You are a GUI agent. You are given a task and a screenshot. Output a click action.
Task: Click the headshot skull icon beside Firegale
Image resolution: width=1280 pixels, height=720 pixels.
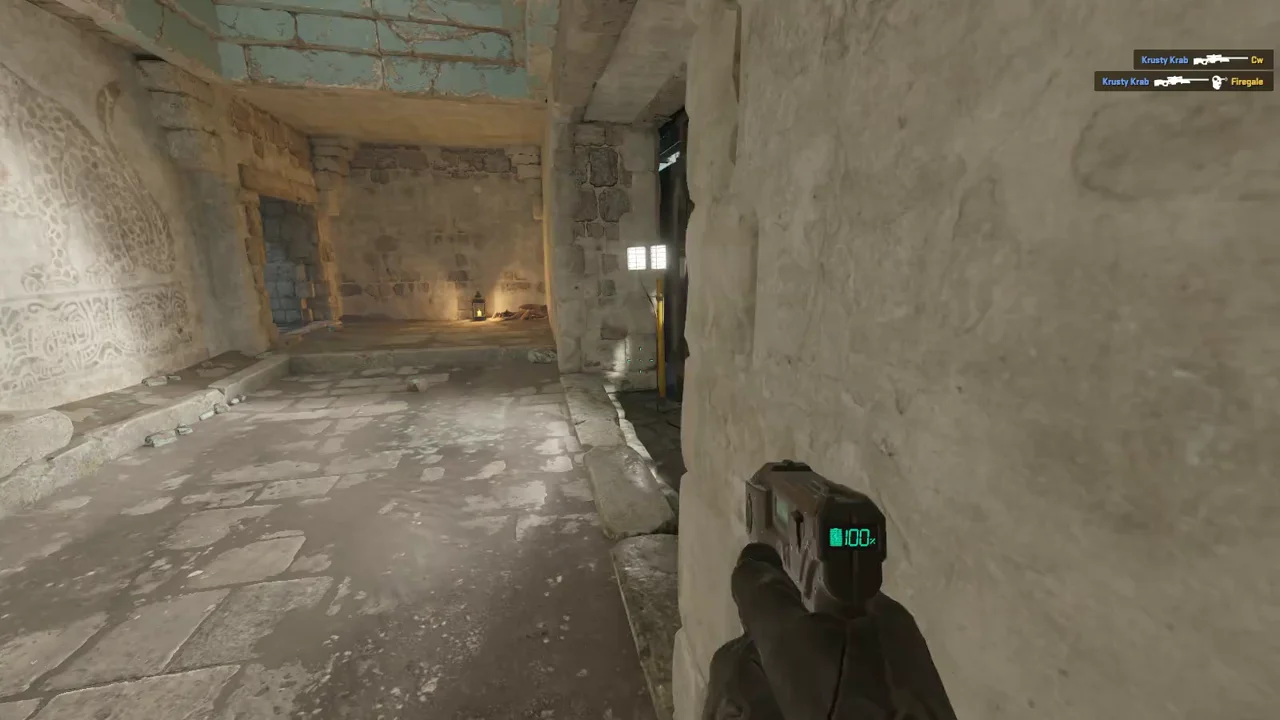pos(1218,81)
